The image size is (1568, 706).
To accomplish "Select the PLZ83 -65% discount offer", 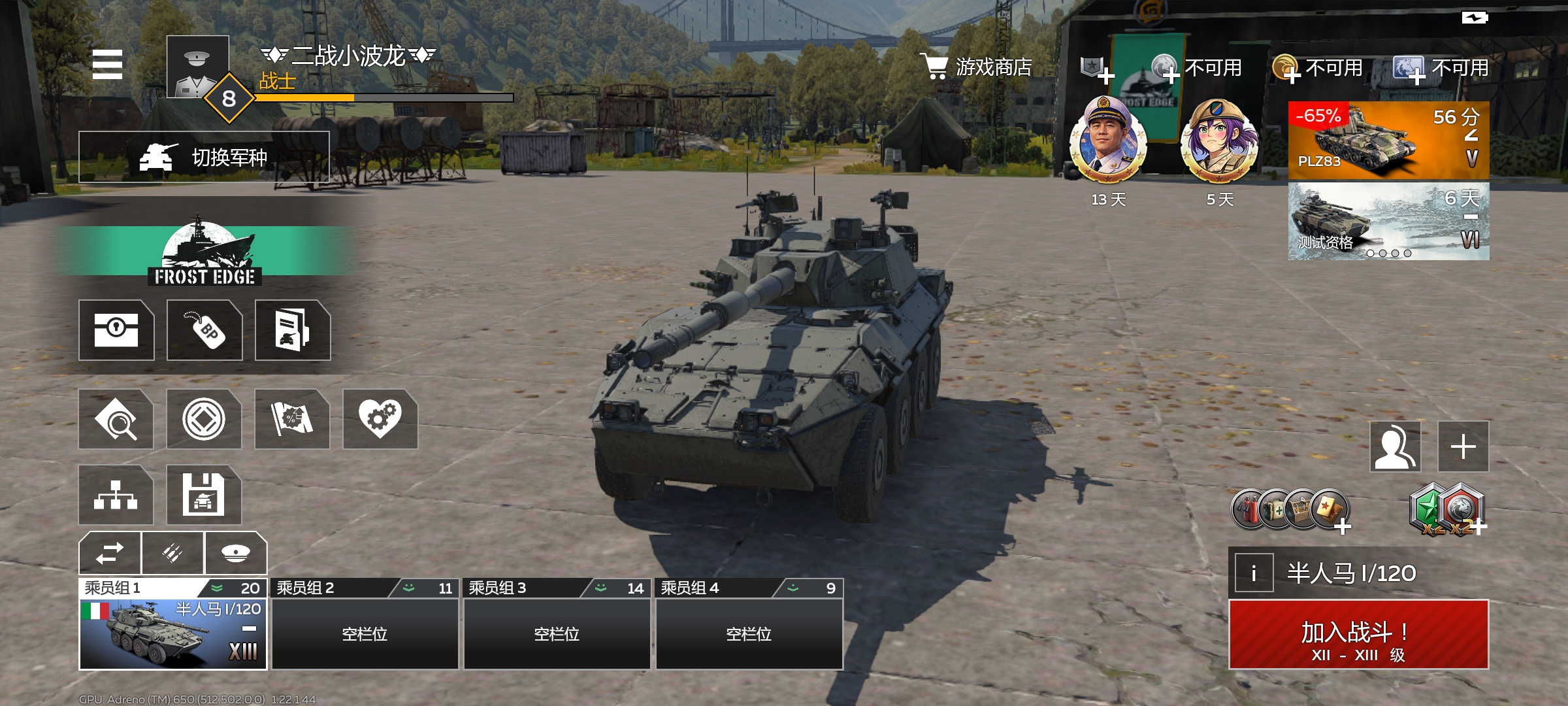I will [x=1388, y=140].
